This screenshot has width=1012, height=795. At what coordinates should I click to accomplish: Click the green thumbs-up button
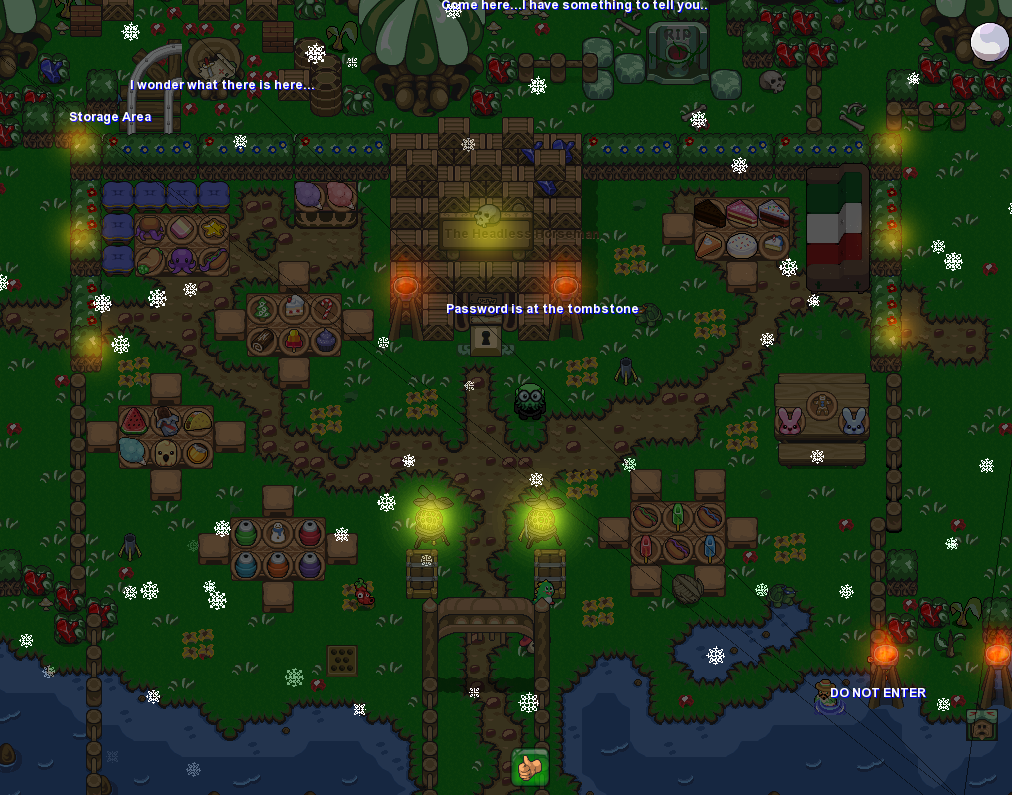[530, 767]
